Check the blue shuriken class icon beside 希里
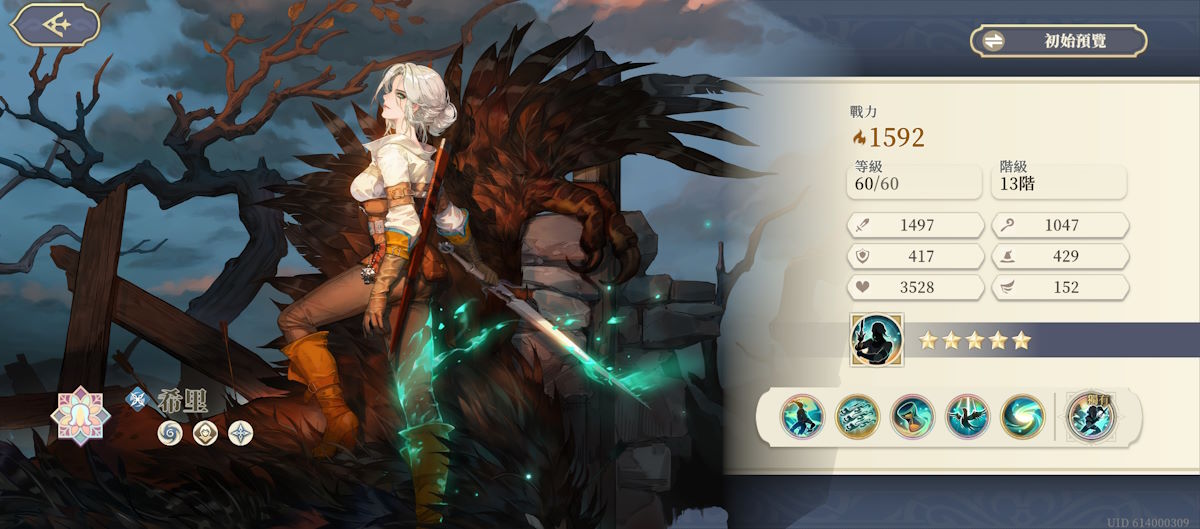 click(x=136, y=397)
